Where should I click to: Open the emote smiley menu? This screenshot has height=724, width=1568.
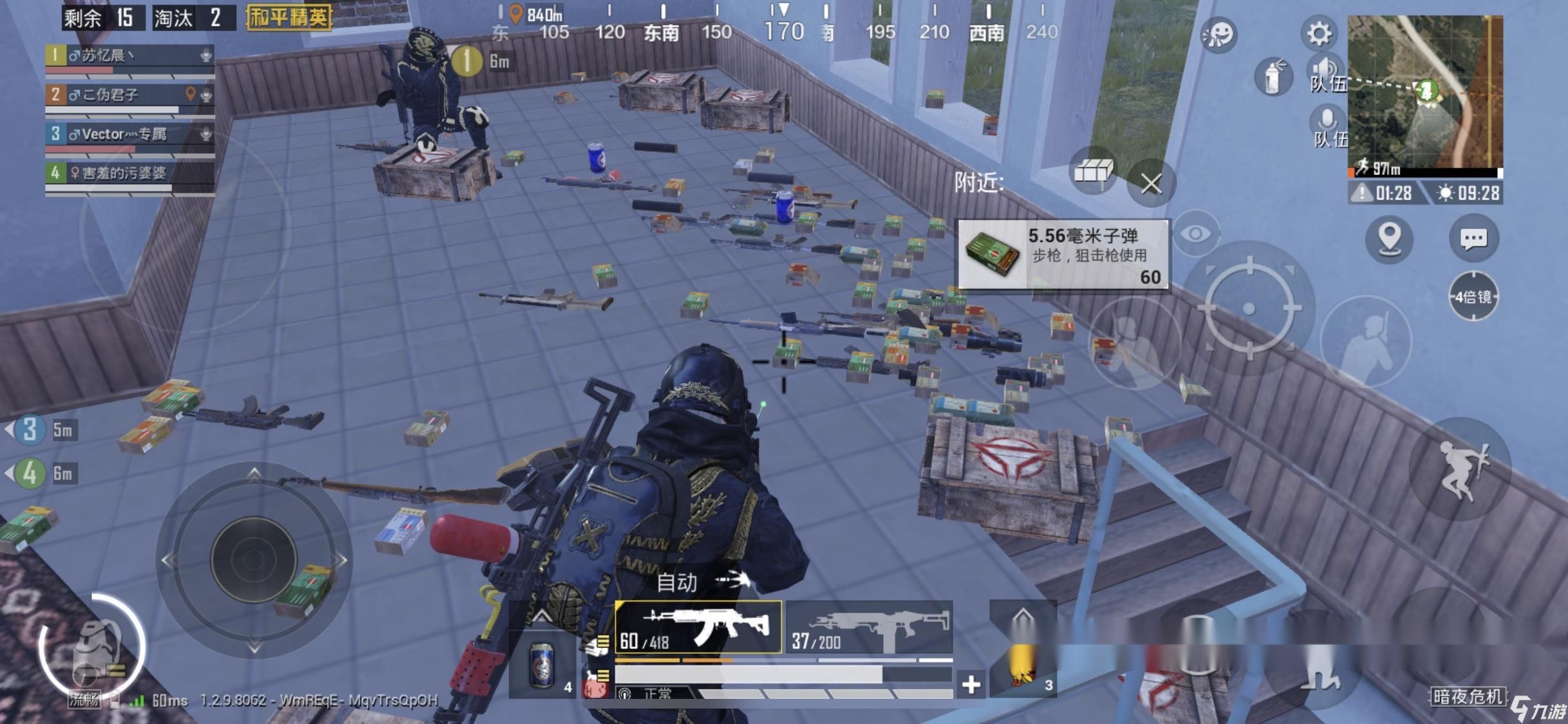pos(1218,34)
